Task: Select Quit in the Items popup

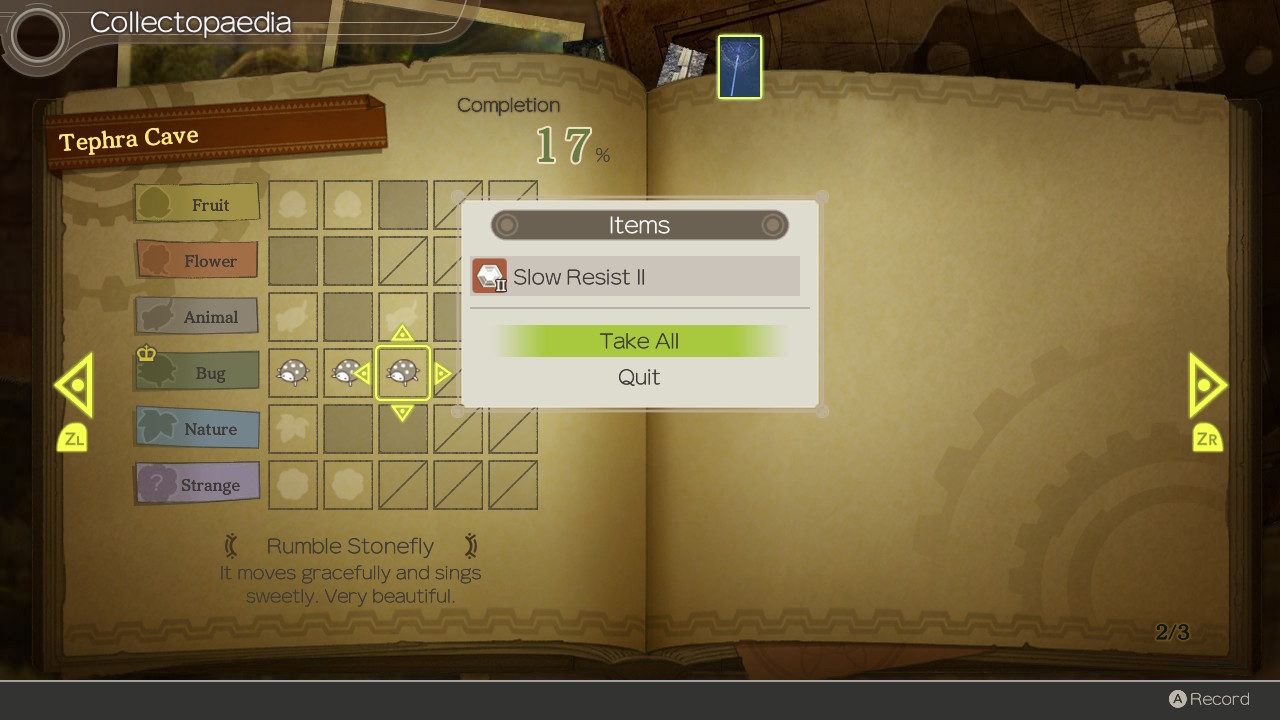Action: [x=639, y=377]
